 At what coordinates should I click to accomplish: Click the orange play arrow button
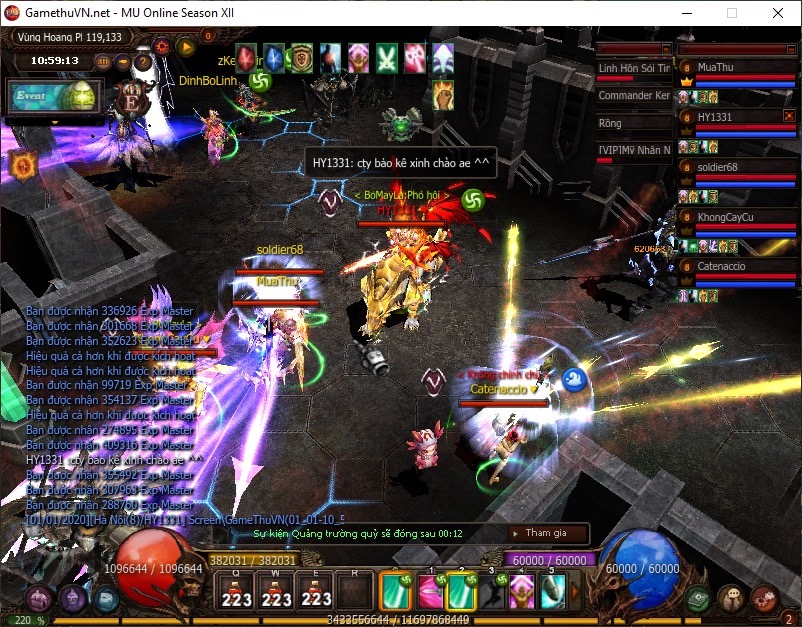pos(185,45)
